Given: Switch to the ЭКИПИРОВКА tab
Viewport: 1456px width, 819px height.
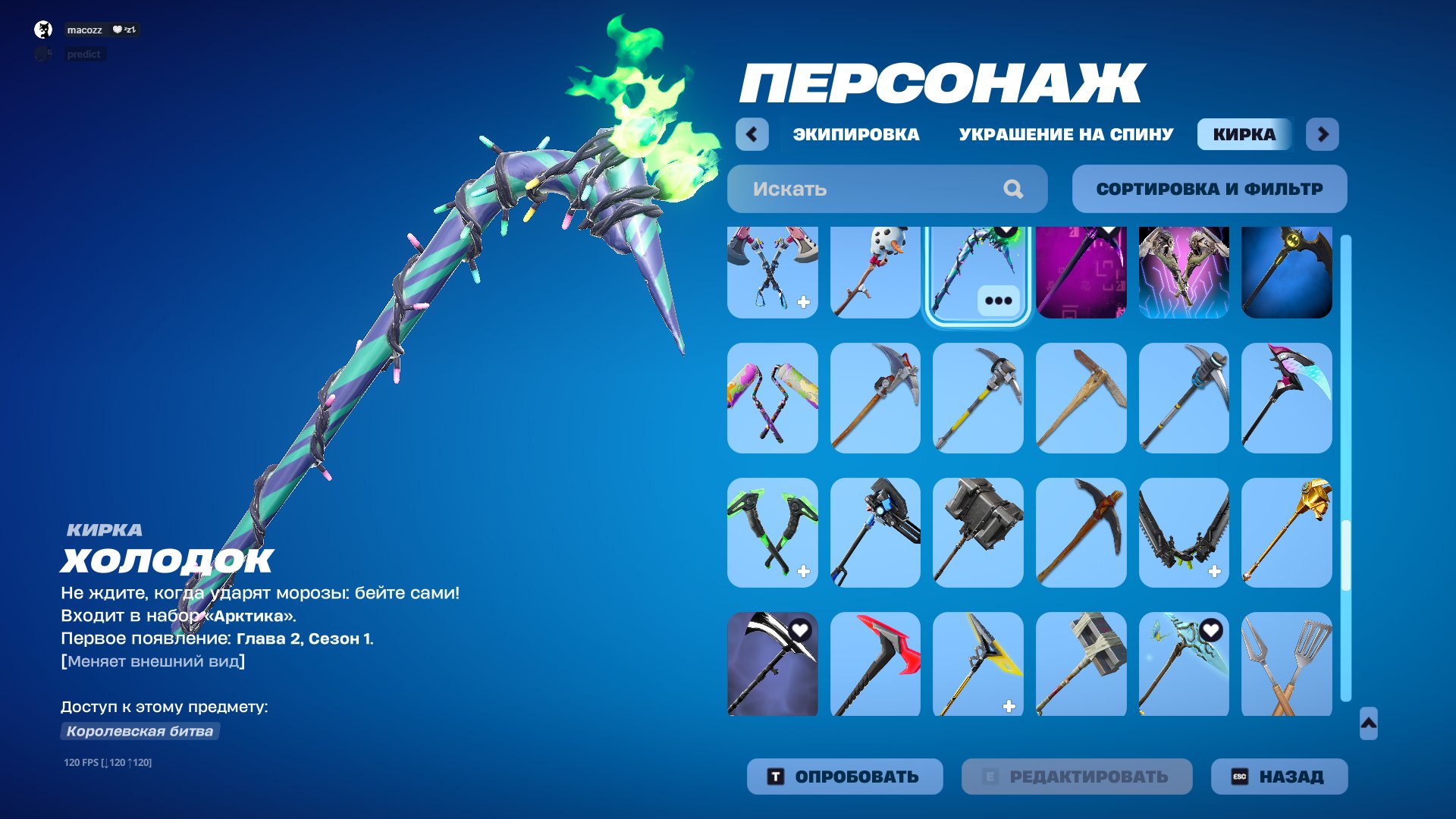Looking at the screenshot, I should click(855, 134).
